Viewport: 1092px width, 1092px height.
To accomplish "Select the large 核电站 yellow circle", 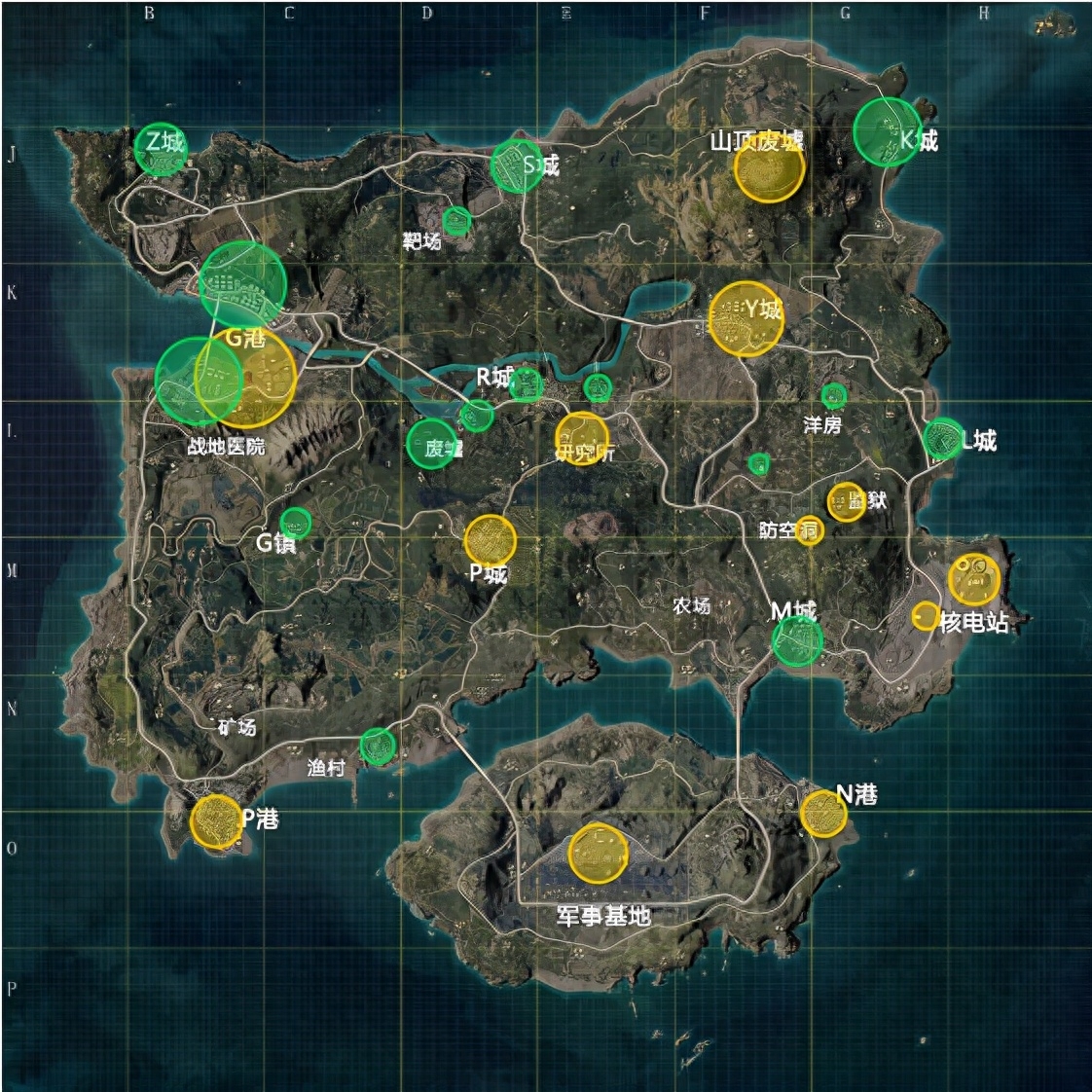I will click(973, 579).
